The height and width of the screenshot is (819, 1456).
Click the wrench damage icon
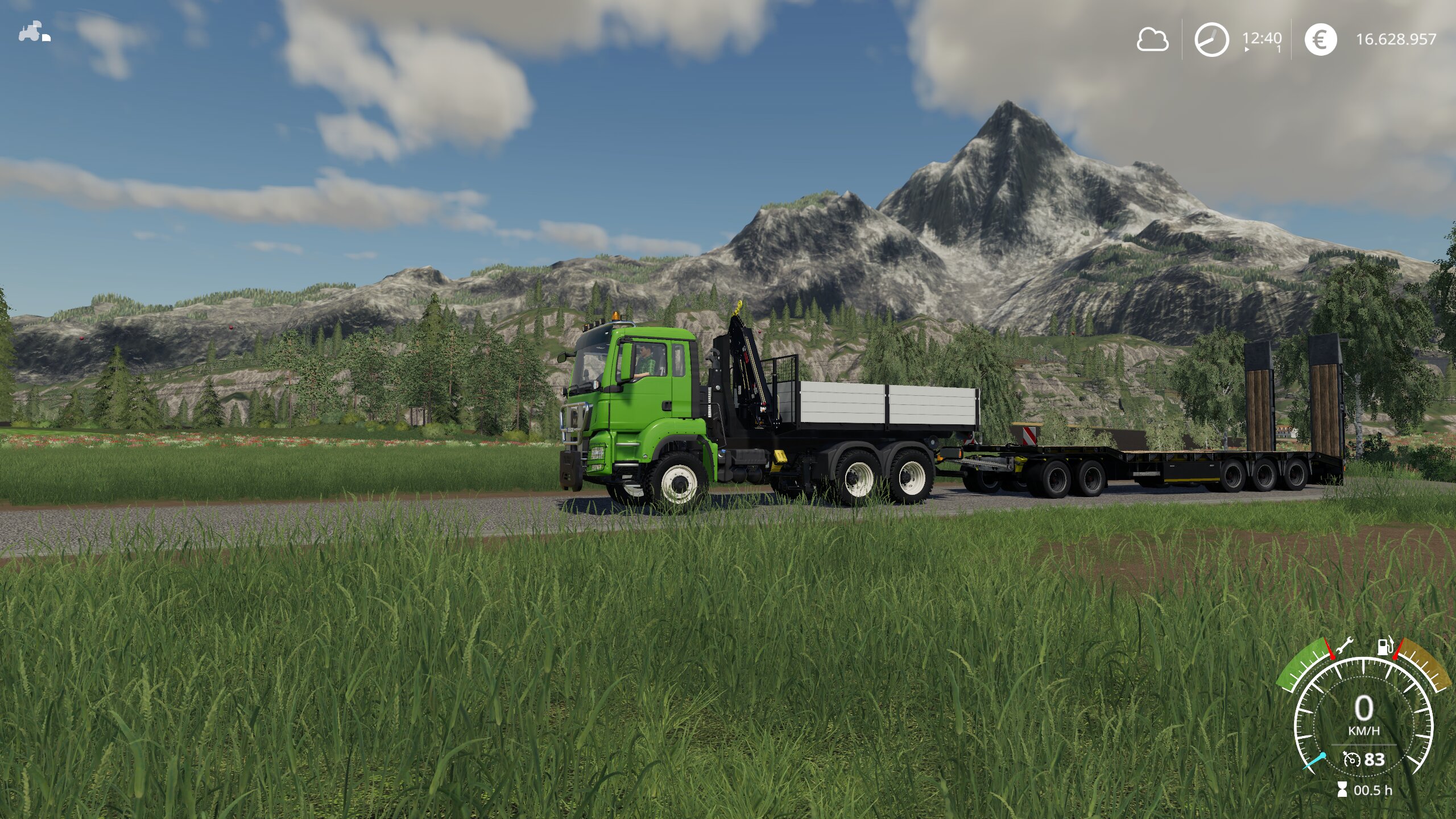click(1345, 647)
